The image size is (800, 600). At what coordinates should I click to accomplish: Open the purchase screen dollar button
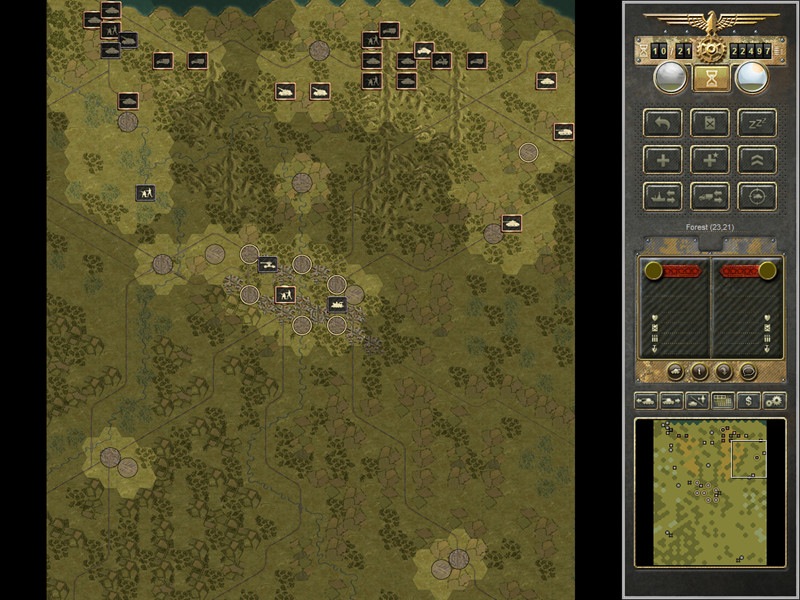(x=748, y=401)
